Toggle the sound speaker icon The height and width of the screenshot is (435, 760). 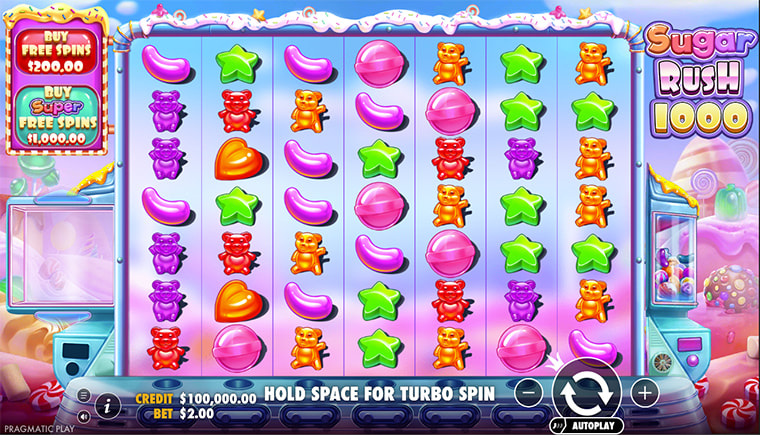83,414
